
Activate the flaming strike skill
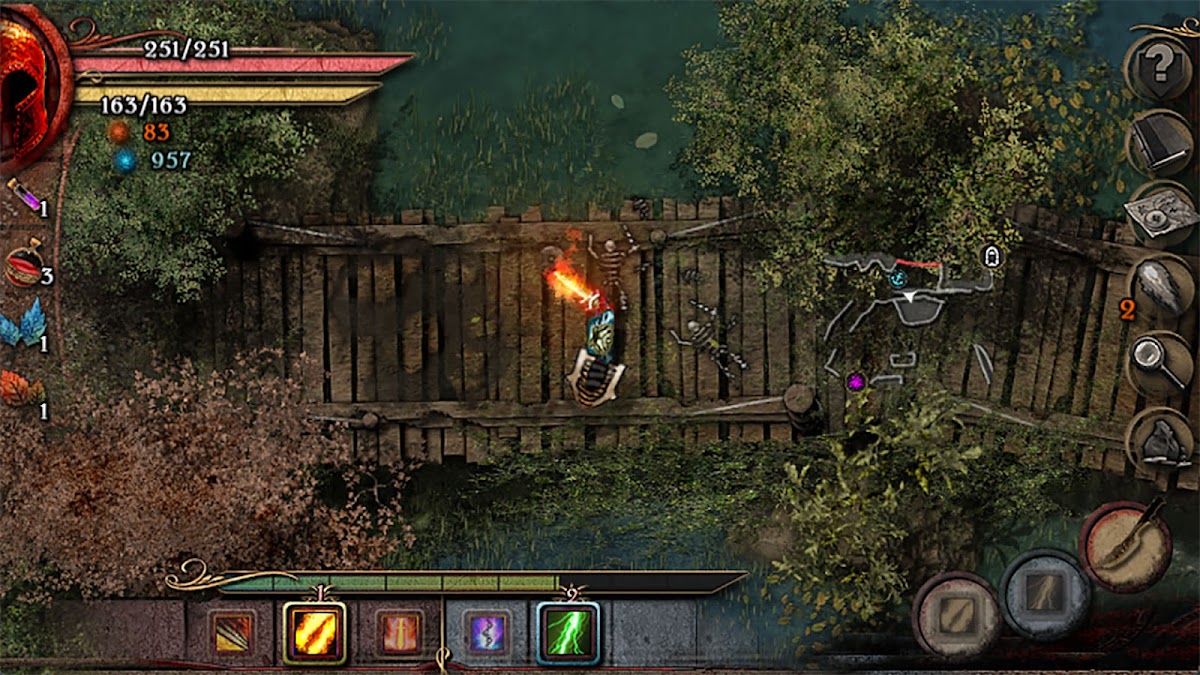[314, 632]
